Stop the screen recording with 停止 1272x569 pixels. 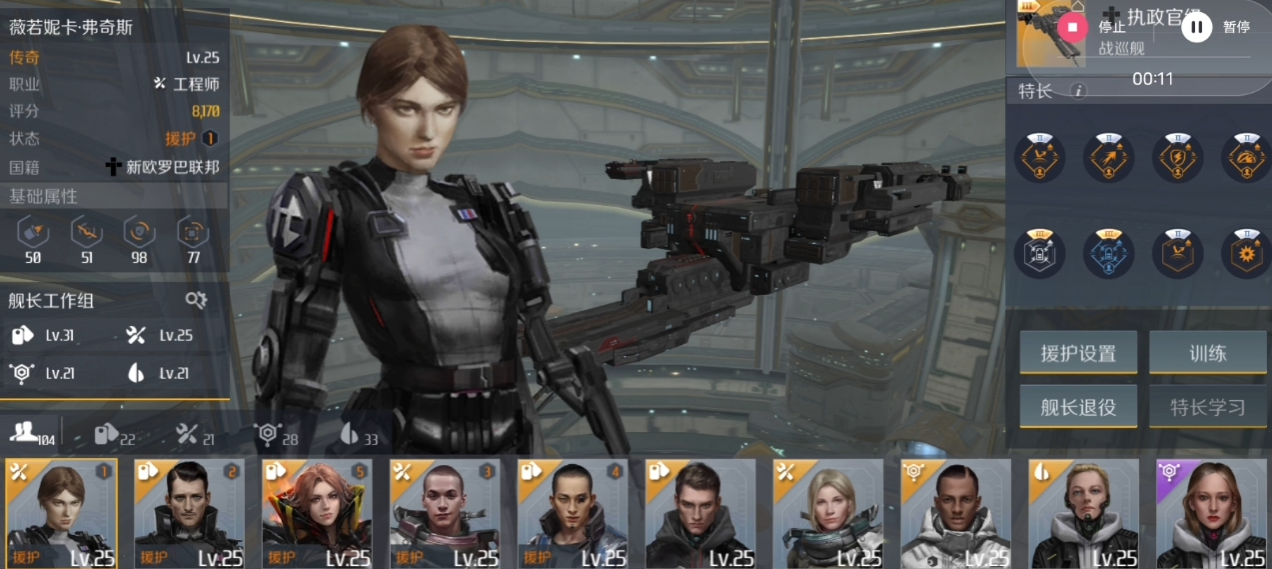click(1073, 27)
